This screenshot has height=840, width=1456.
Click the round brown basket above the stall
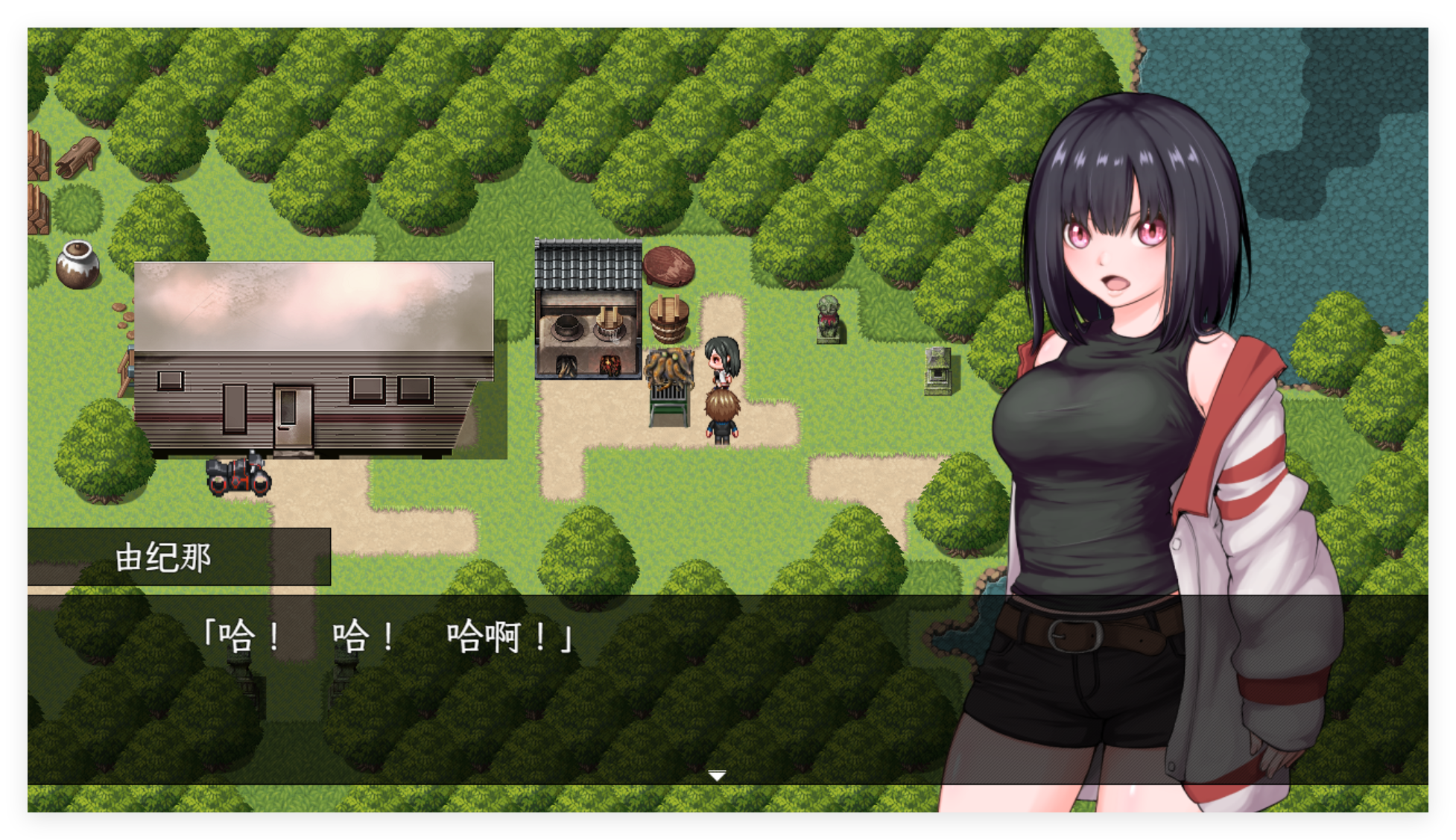tap(670, 265)
